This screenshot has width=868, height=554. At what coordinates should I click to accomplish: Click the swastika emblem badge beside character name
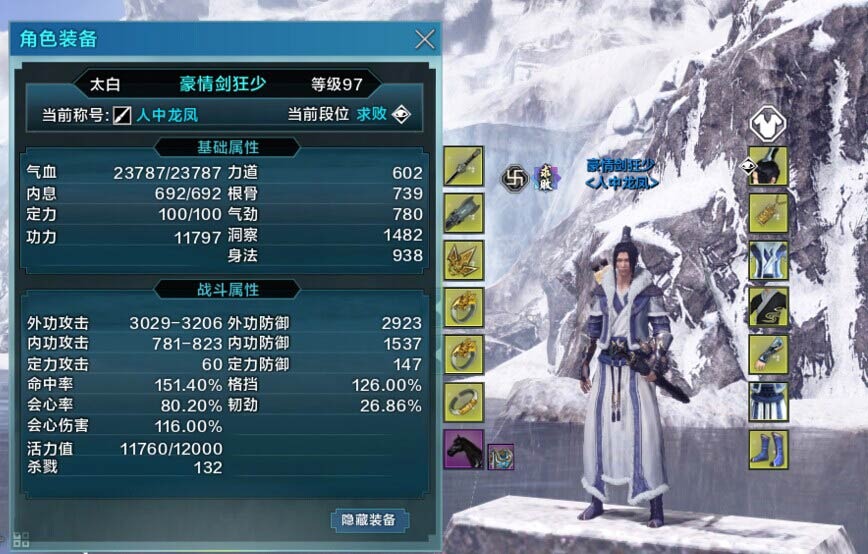point(514,177)
